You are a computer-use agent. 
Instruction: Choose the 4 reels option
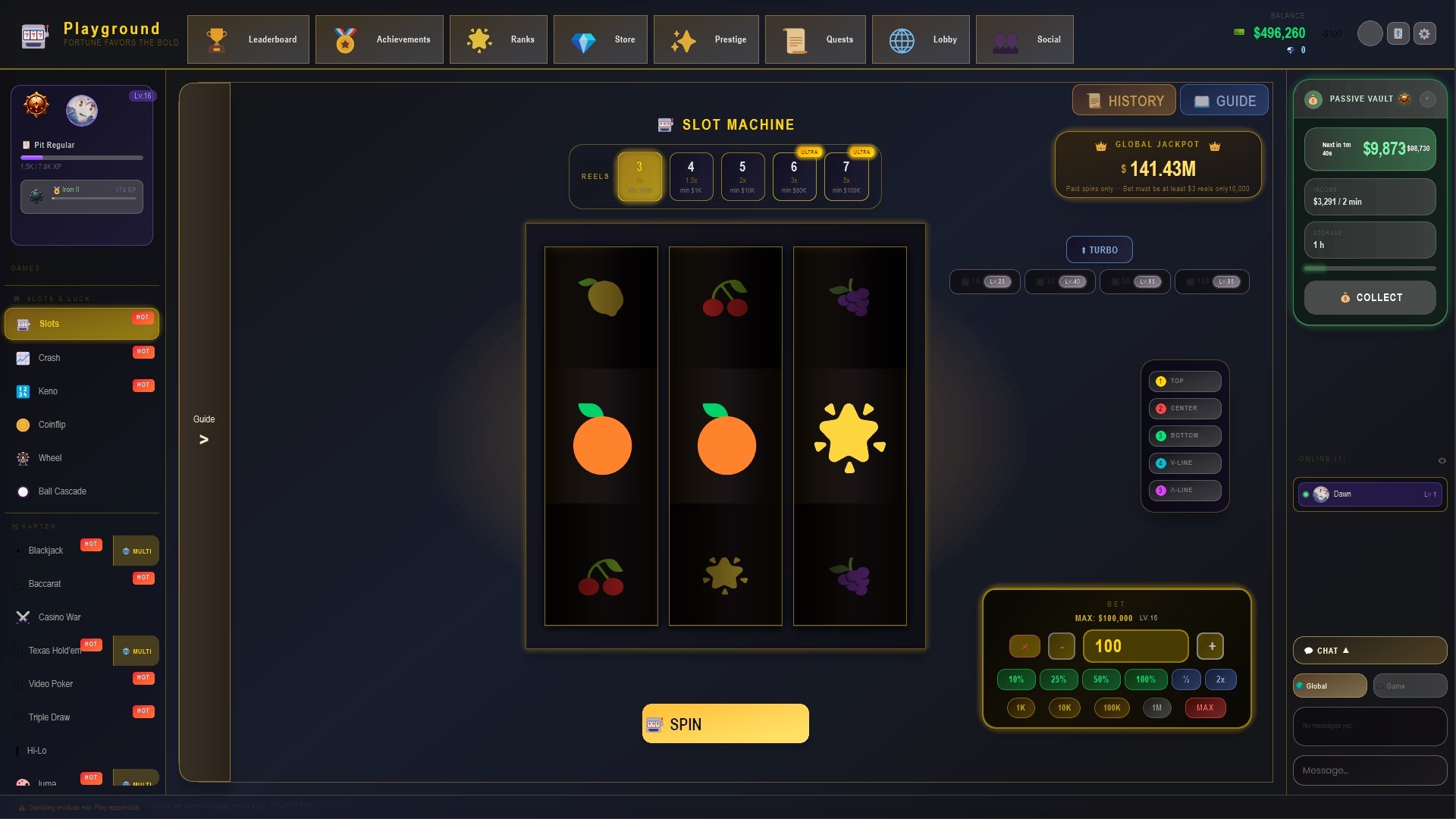point(690,177)
